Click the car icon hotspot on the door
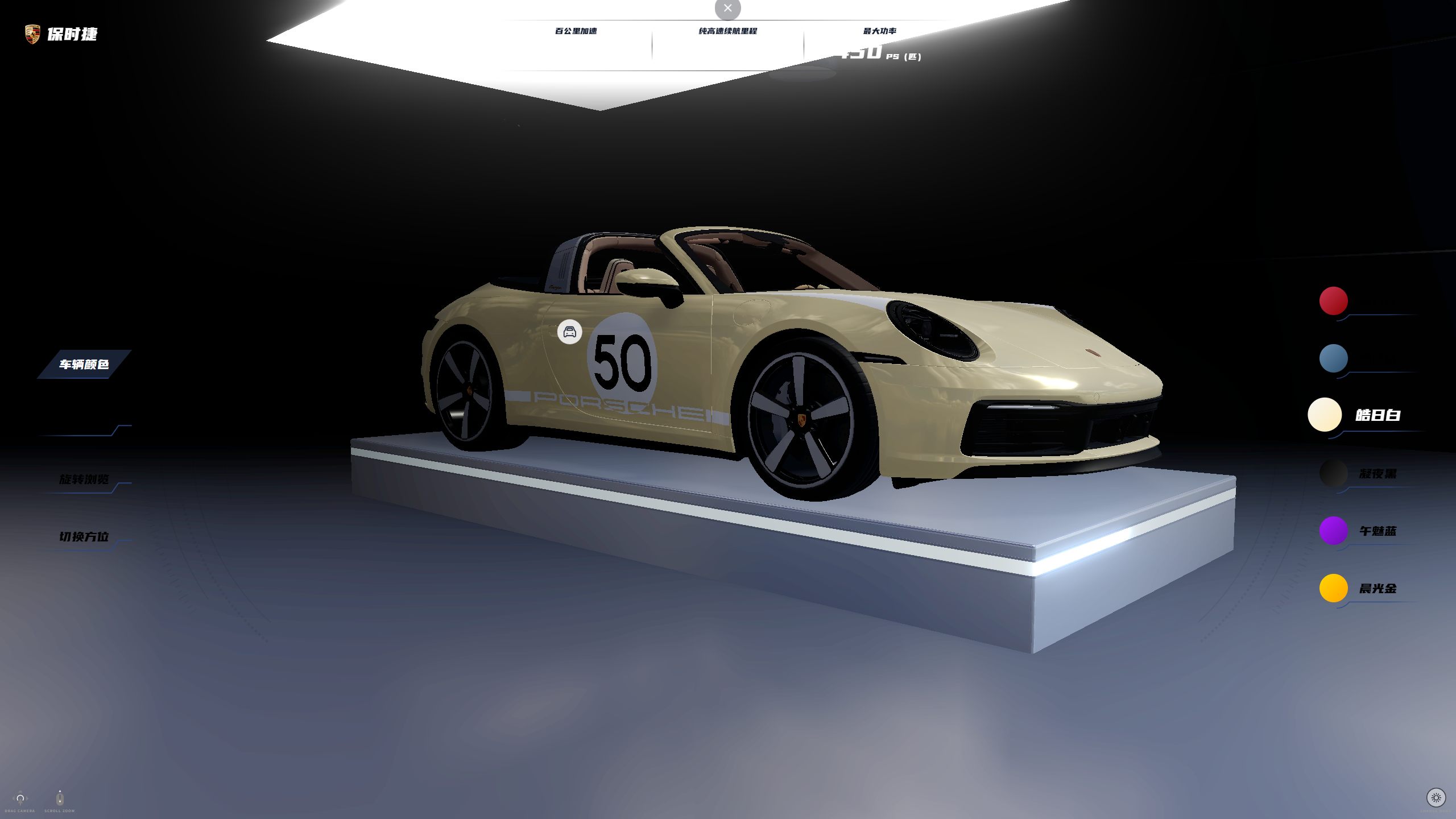 click(569, 332)
